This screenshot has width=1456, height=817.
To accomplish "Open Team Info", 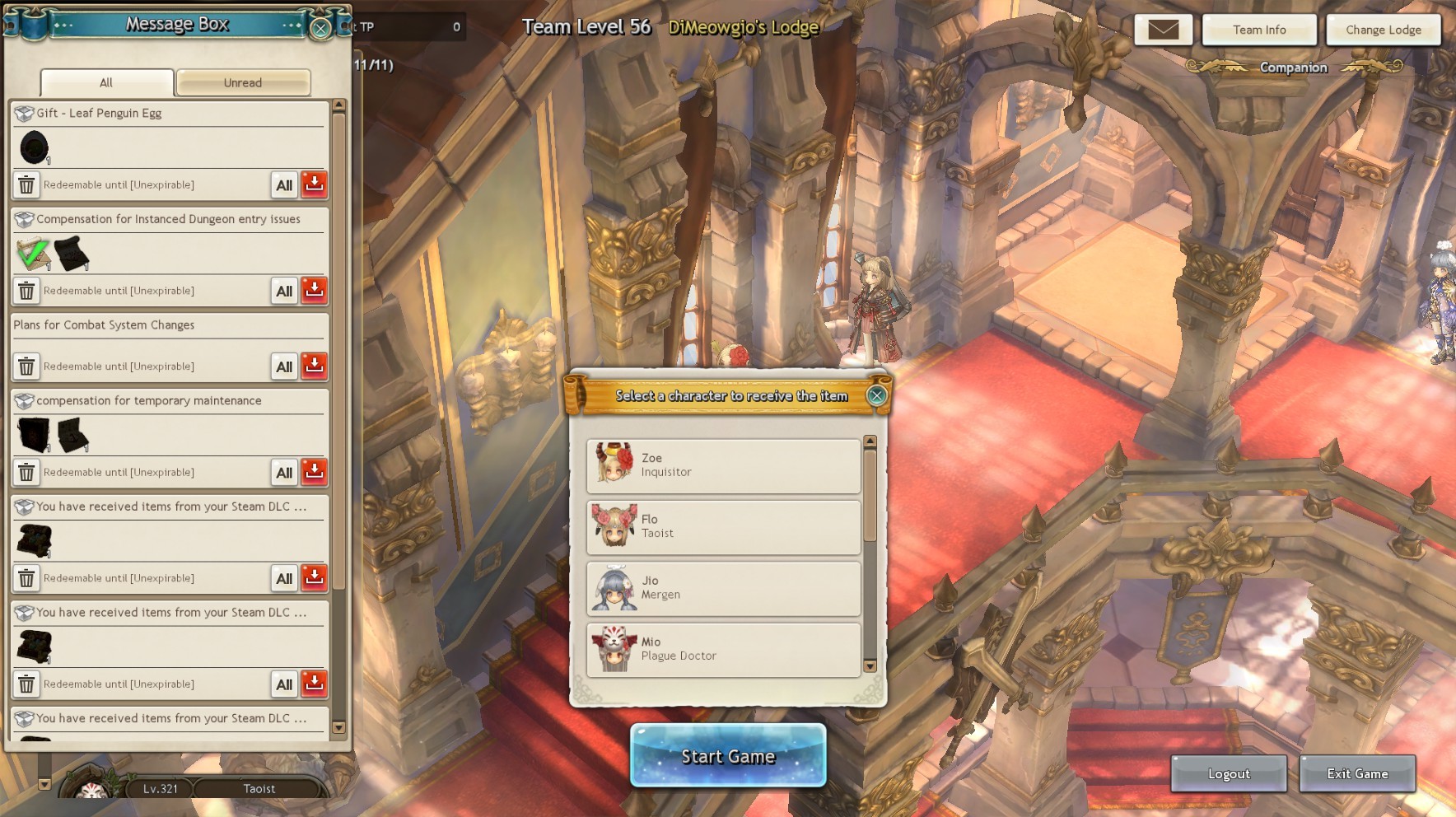I will (x=1259, y=30).
